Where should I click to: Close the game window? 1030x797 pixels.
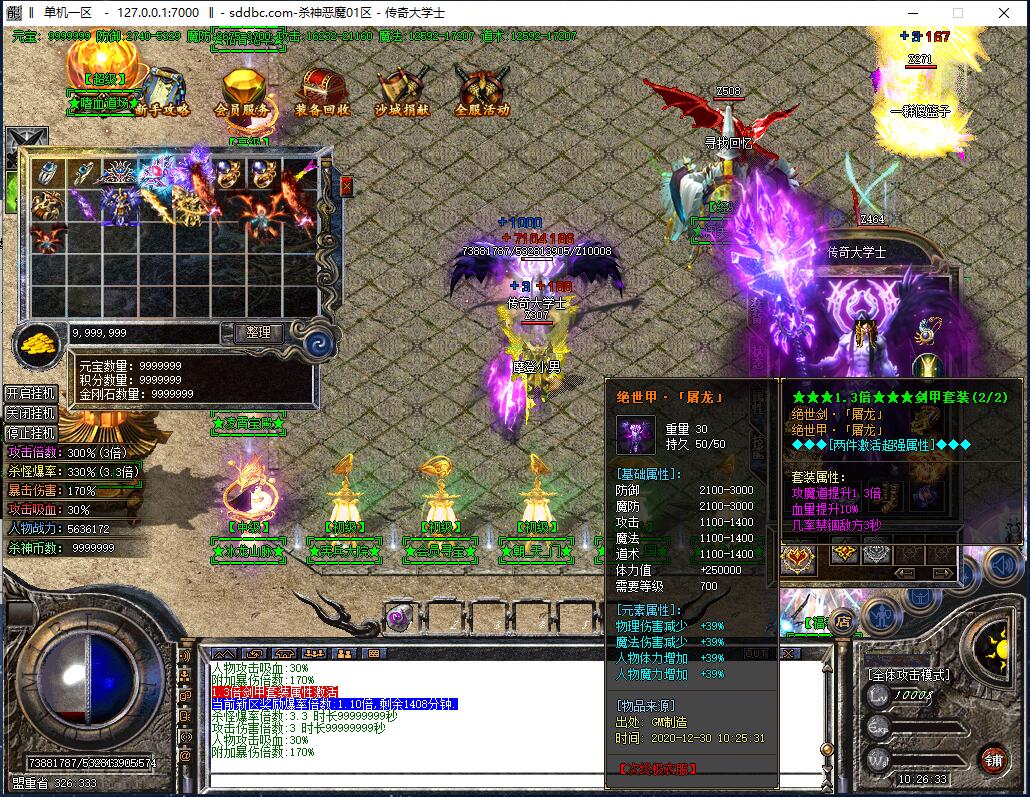pyautogui.click(x=1003, y=13)
